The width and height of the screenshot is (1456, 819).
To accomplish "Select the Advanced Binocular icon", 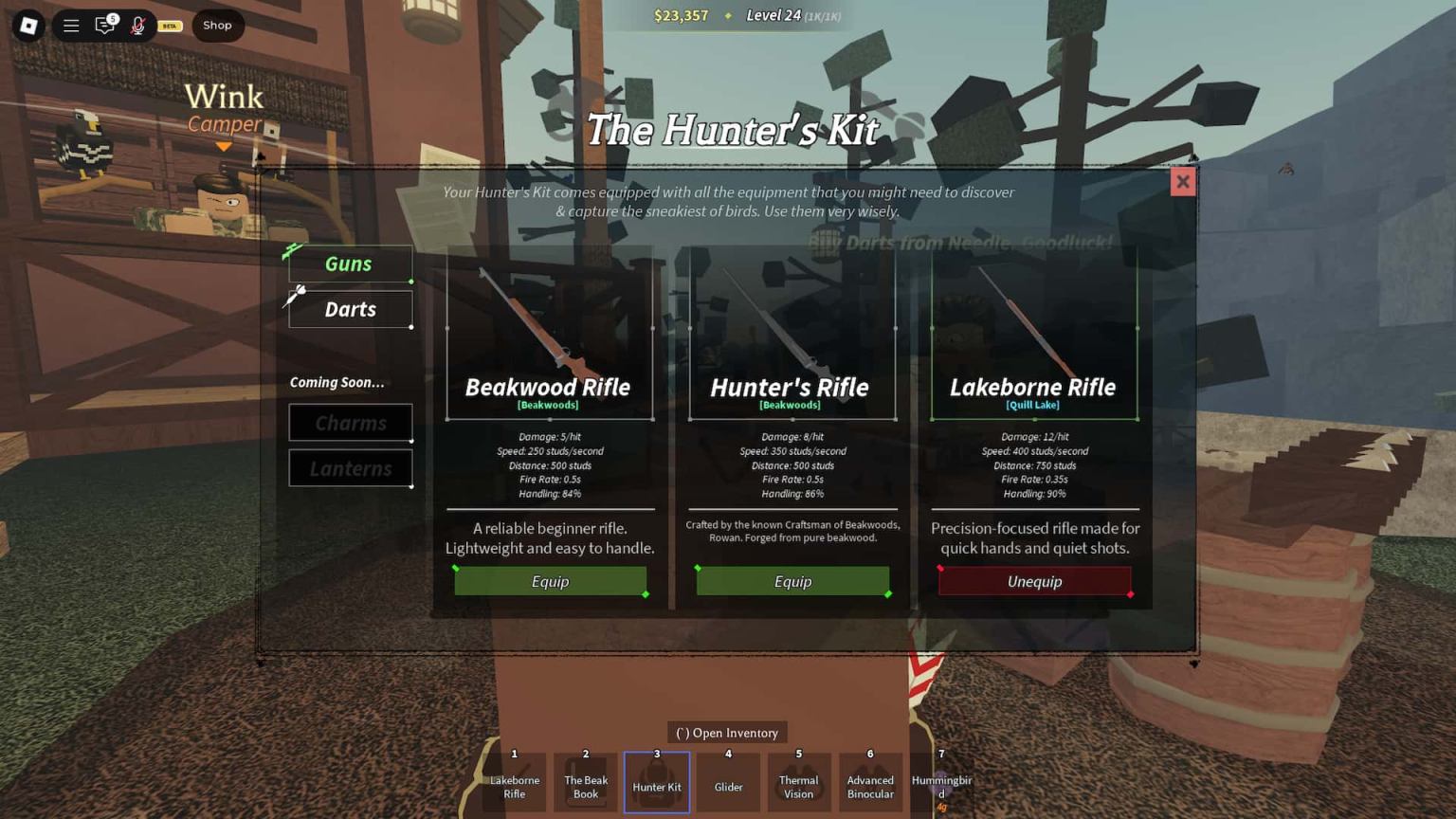I will click(869, 782).
